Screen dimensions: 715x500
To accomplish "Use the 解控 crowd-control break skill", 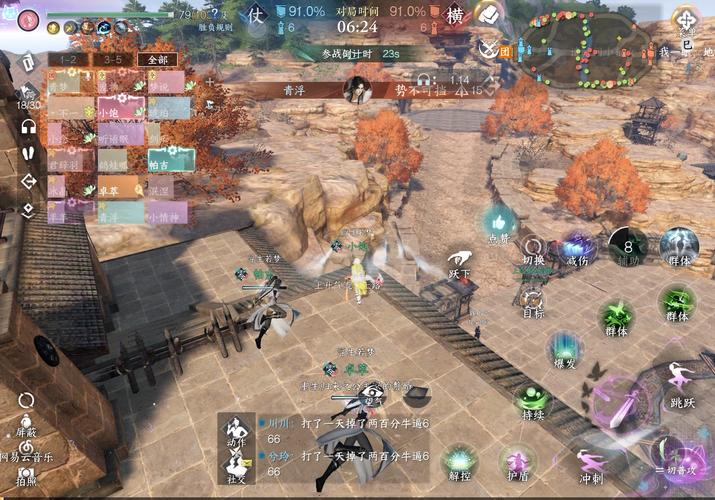I will (x=459, y=461).
